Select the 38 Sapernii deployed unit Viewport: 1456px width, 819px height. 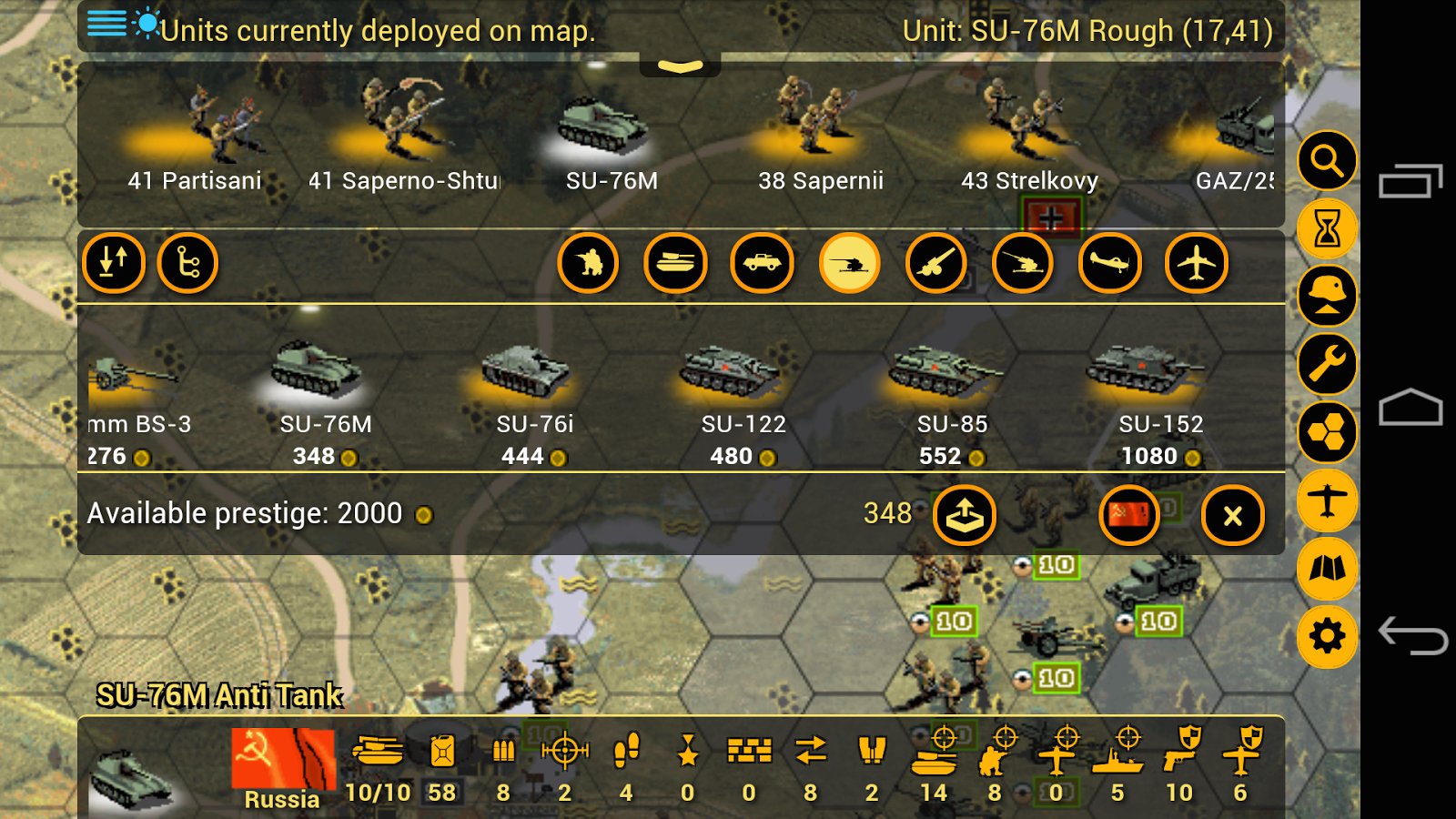(819, 136)
